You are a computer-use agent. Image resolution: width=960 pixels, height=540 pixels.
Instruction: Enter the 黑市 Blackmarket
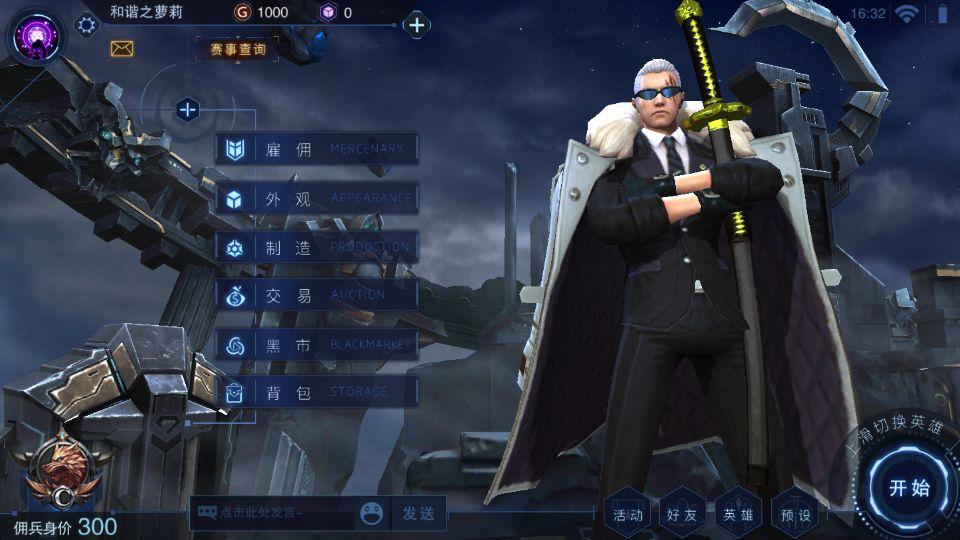click(x=316, y=344)
